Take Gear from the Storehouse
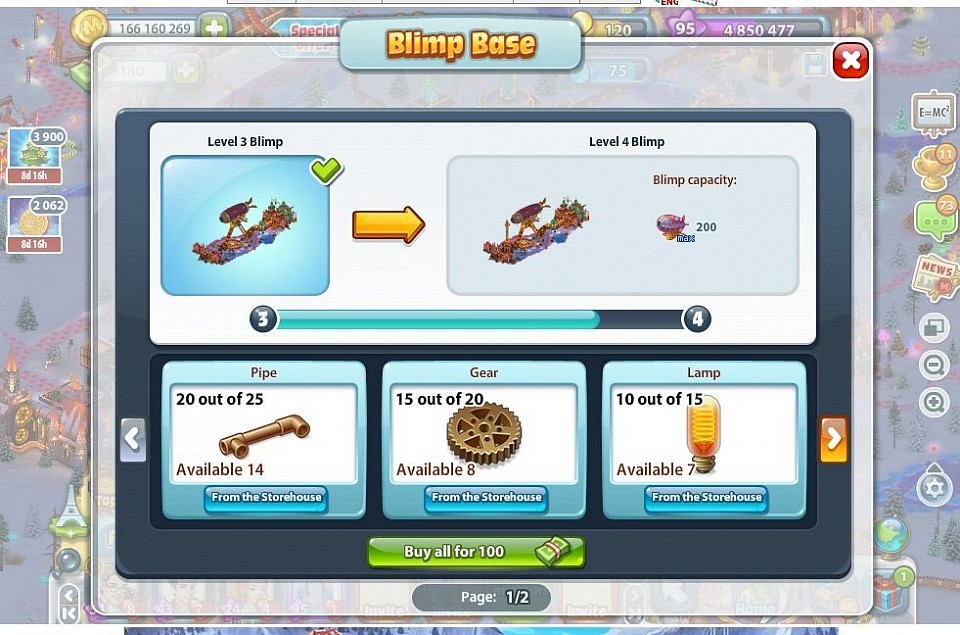Image resolution: width=960 pixels, height=635 pixels. [485, 497]
